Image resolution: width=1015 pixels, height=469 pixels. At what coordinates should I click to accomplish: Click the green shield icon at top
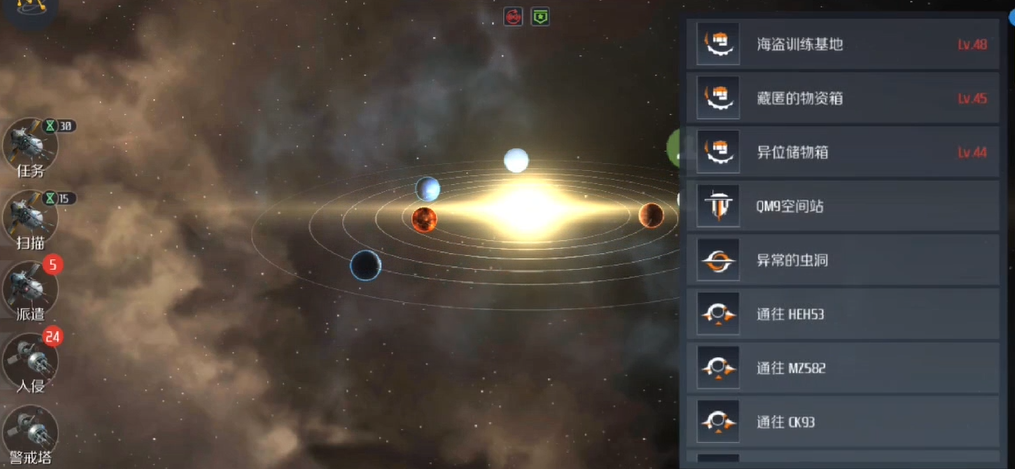(x=540, y=16)
